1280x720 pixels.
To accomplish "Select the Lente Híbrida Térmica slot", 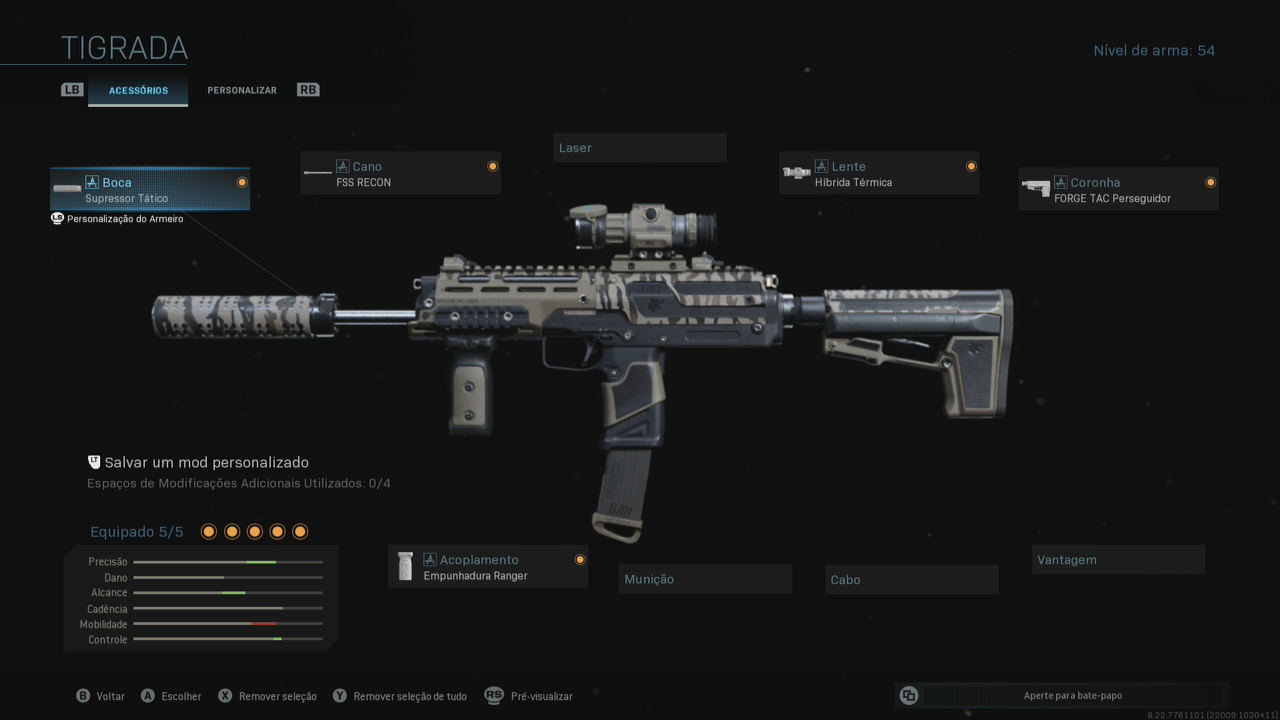I will [x=878, y=173].
